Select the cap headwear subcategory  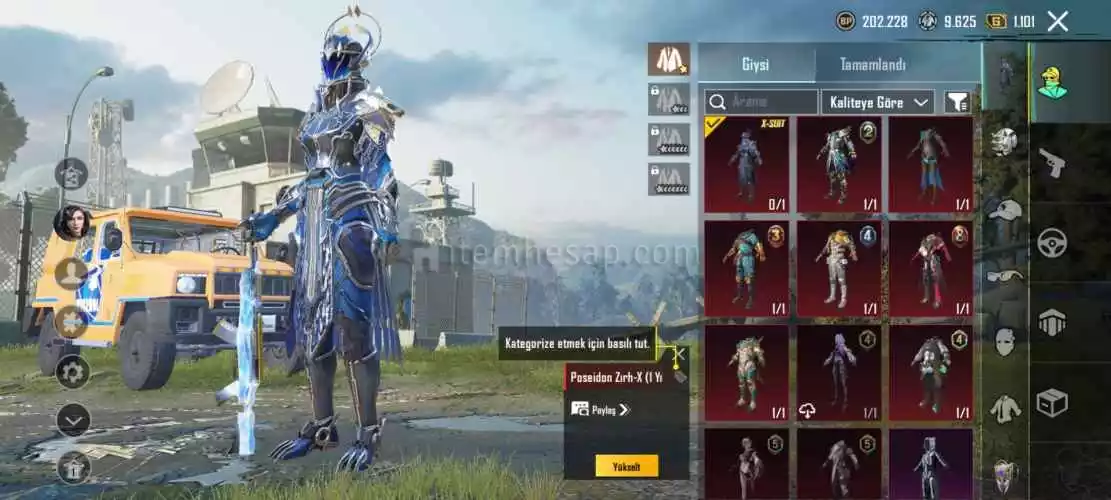pos(1004,209)
